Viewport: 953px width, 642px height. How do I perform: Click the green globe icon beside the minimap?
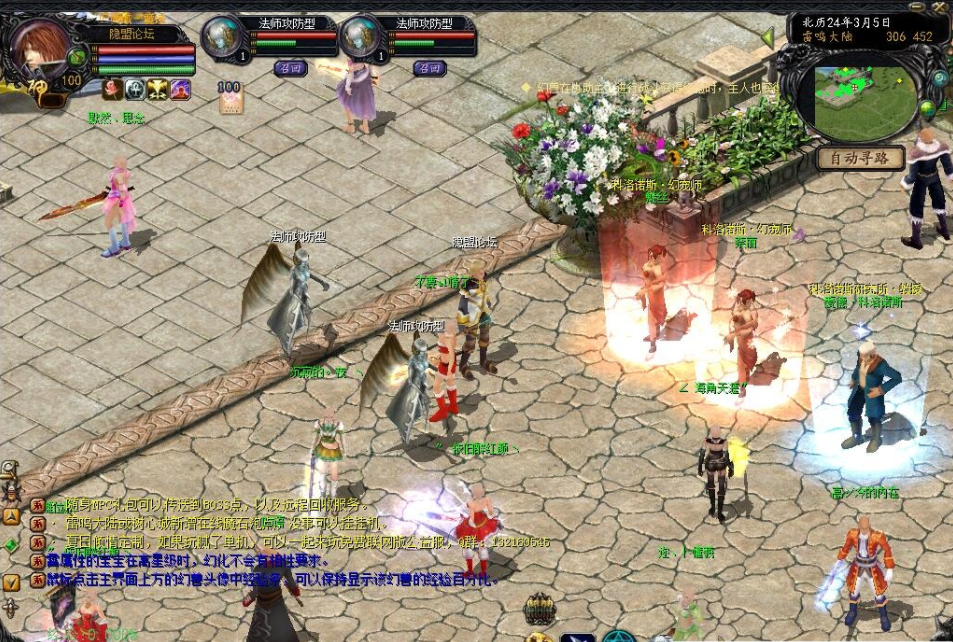click(x=928, y=108)
